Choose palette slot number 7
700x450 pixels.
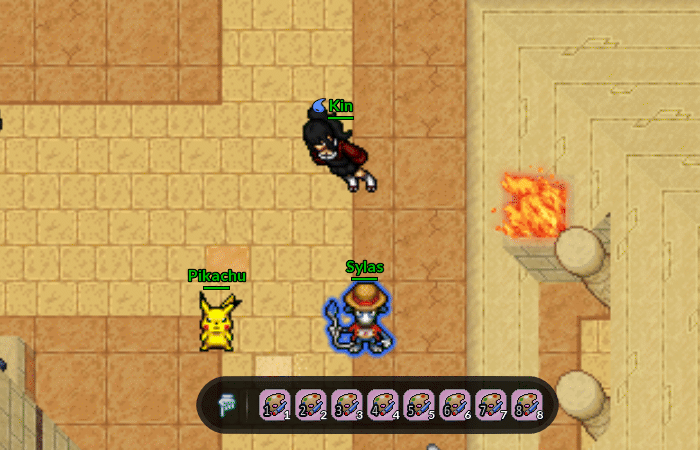click(490, 405)
